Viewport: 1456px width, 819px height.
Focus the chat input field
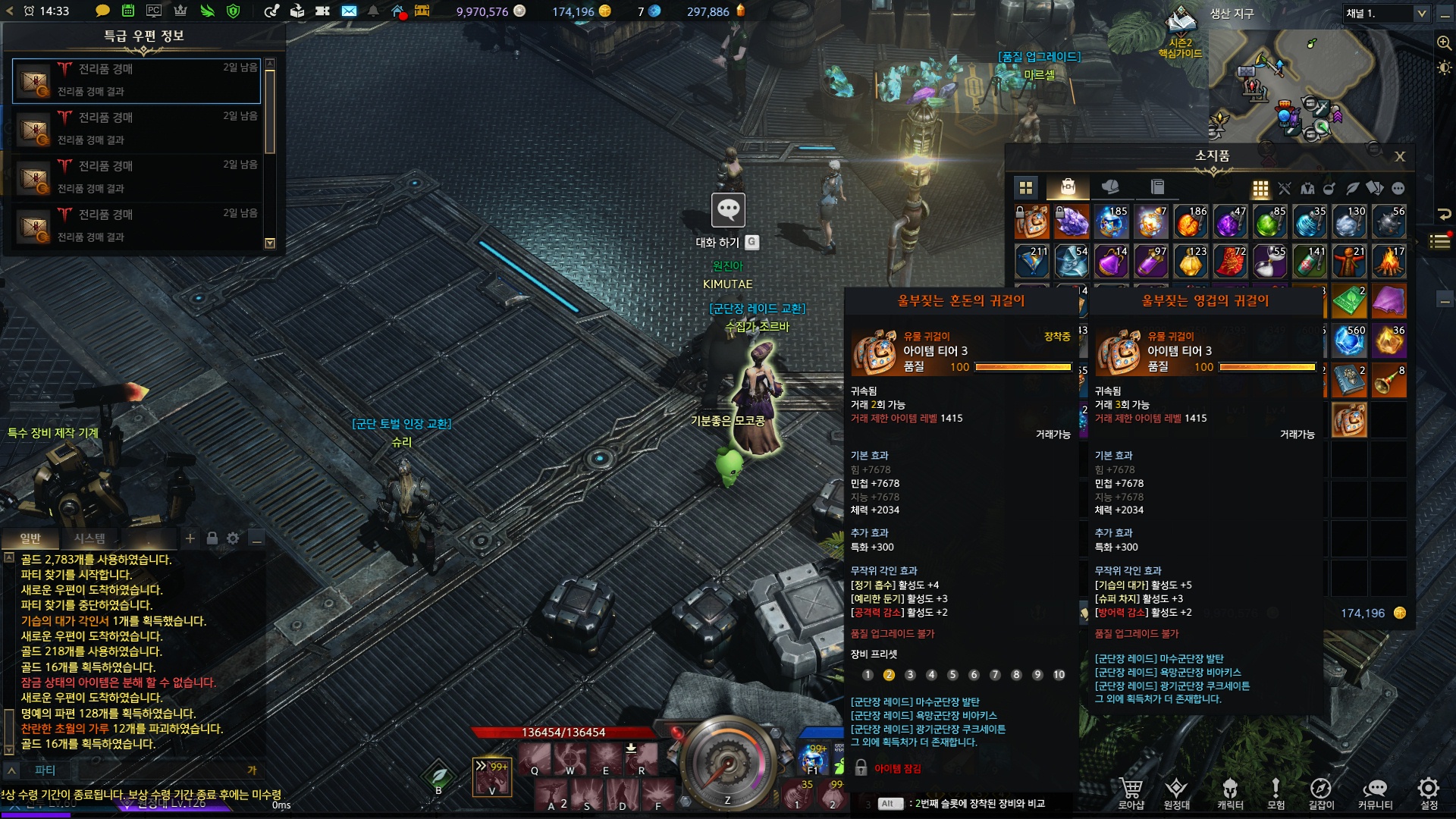click(152, 770)
